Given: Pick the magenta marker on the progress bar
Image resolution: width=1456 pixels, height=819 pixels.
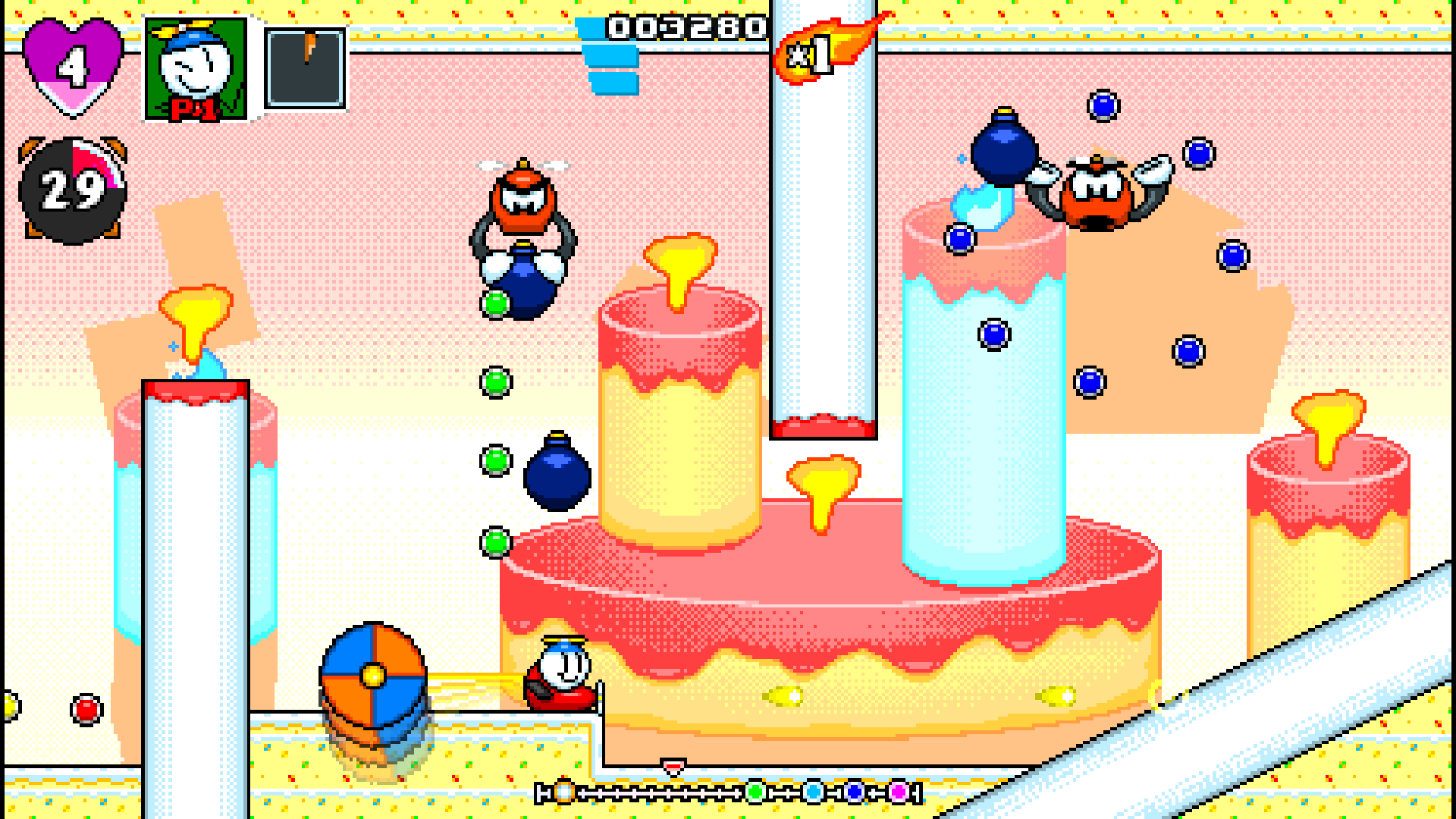Looking at the screenshot, I should click(x=899, y=792).
